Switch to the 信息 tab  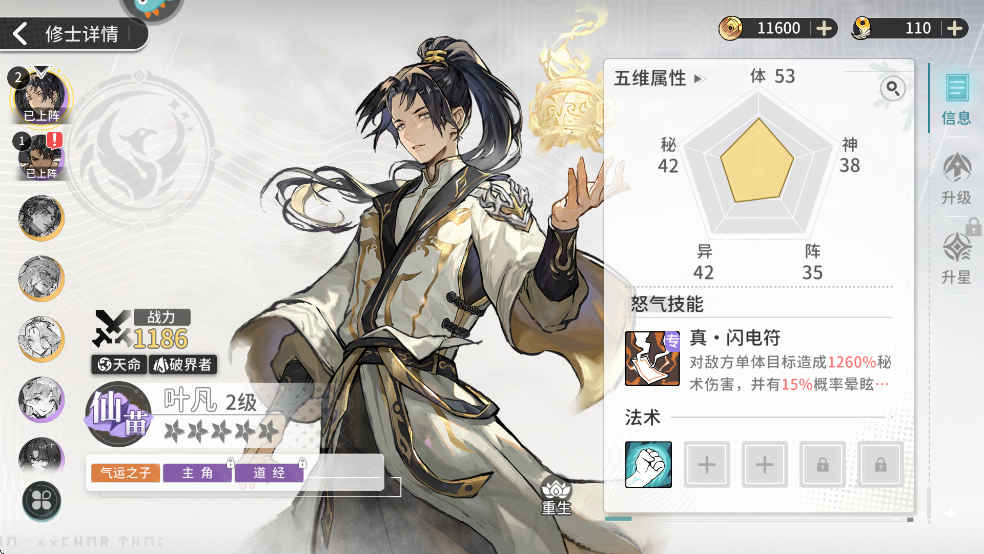click(956, 100)
